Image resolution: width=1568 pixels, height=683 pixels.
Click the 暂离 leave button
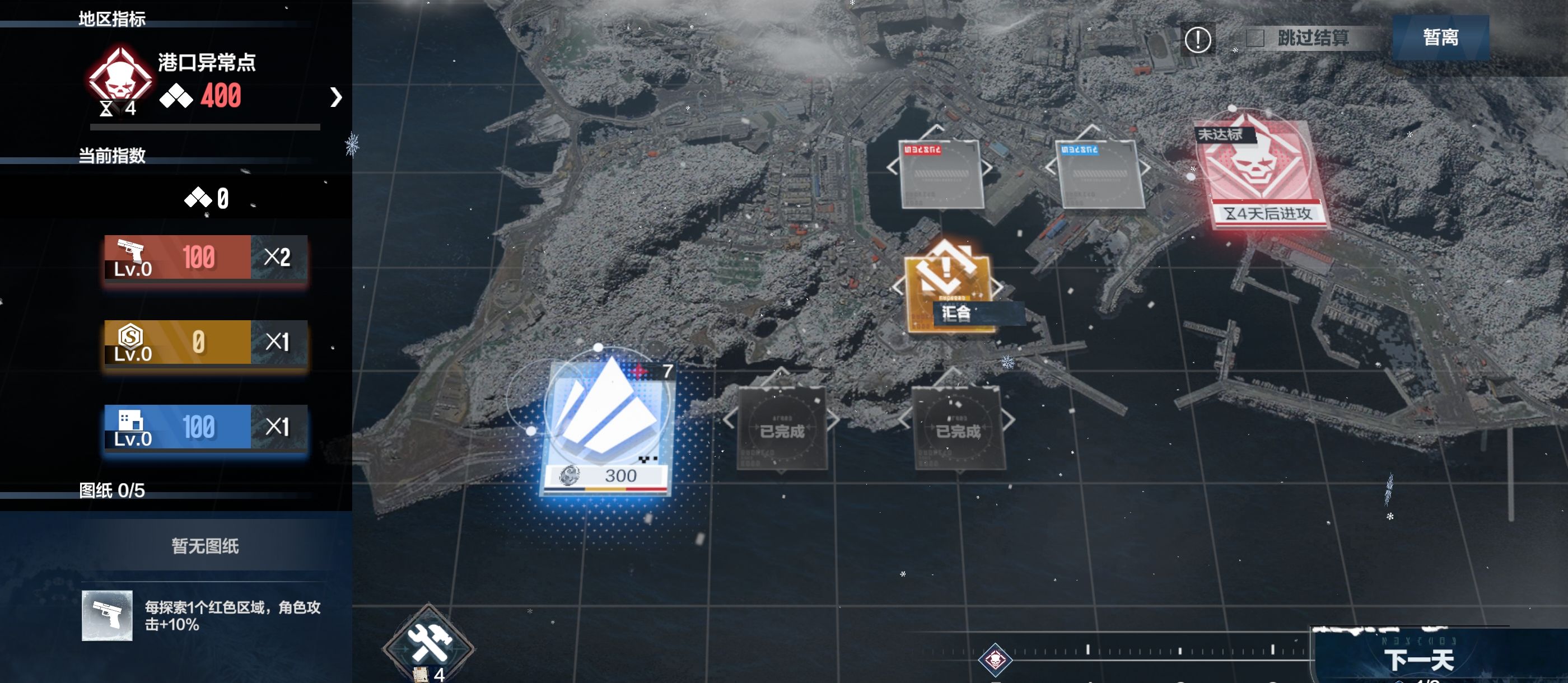(1440, 38)
